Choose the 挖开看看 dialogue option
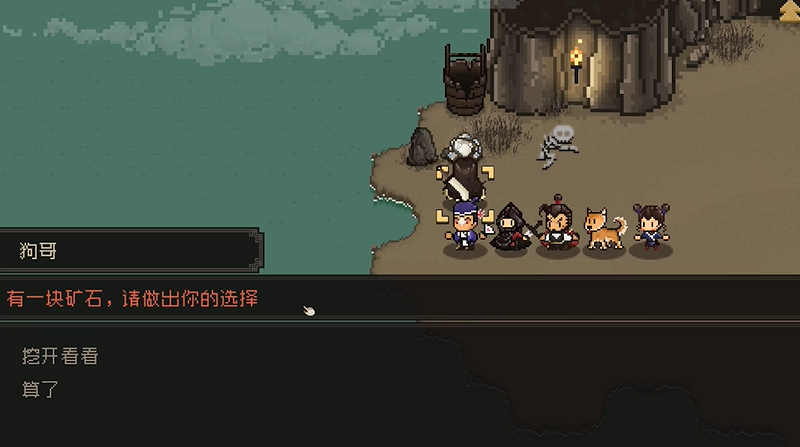Viewport: 800px width, 447px height. coord(60,356)
